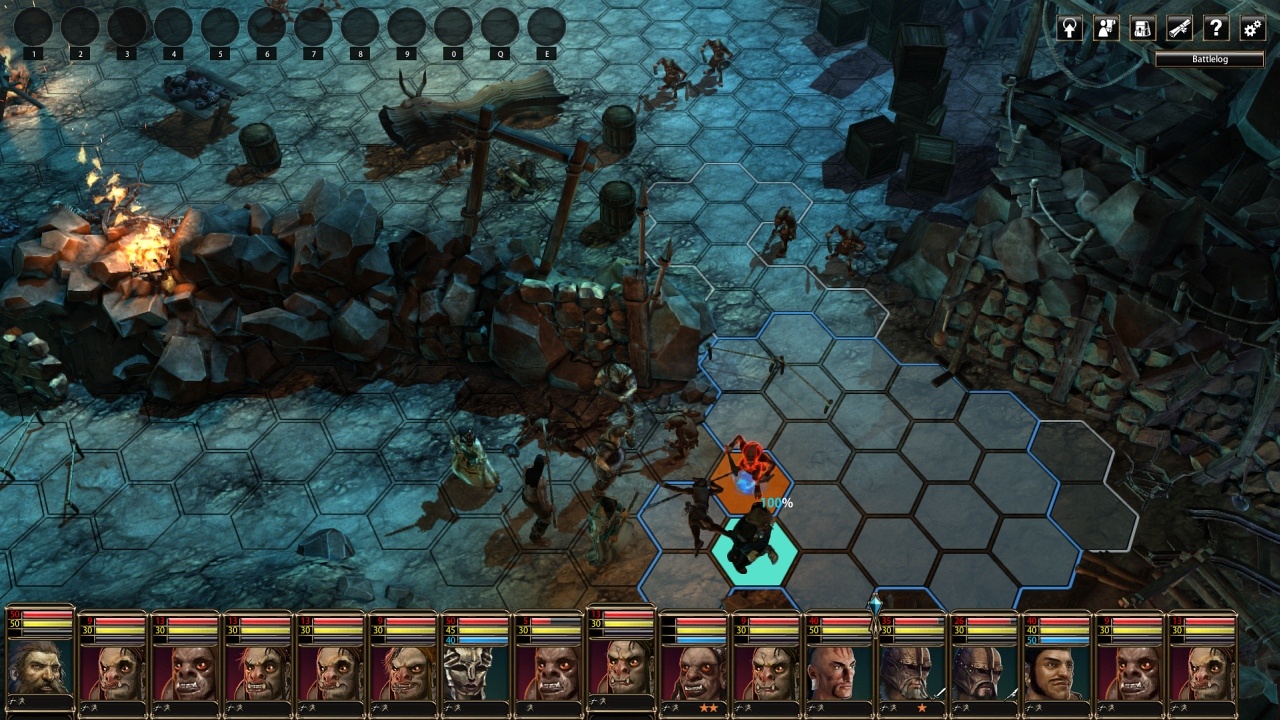The image size is (1280, 720).
Task: Select the bearded dwarf portrait in turn order
Action: click(40, 670)
